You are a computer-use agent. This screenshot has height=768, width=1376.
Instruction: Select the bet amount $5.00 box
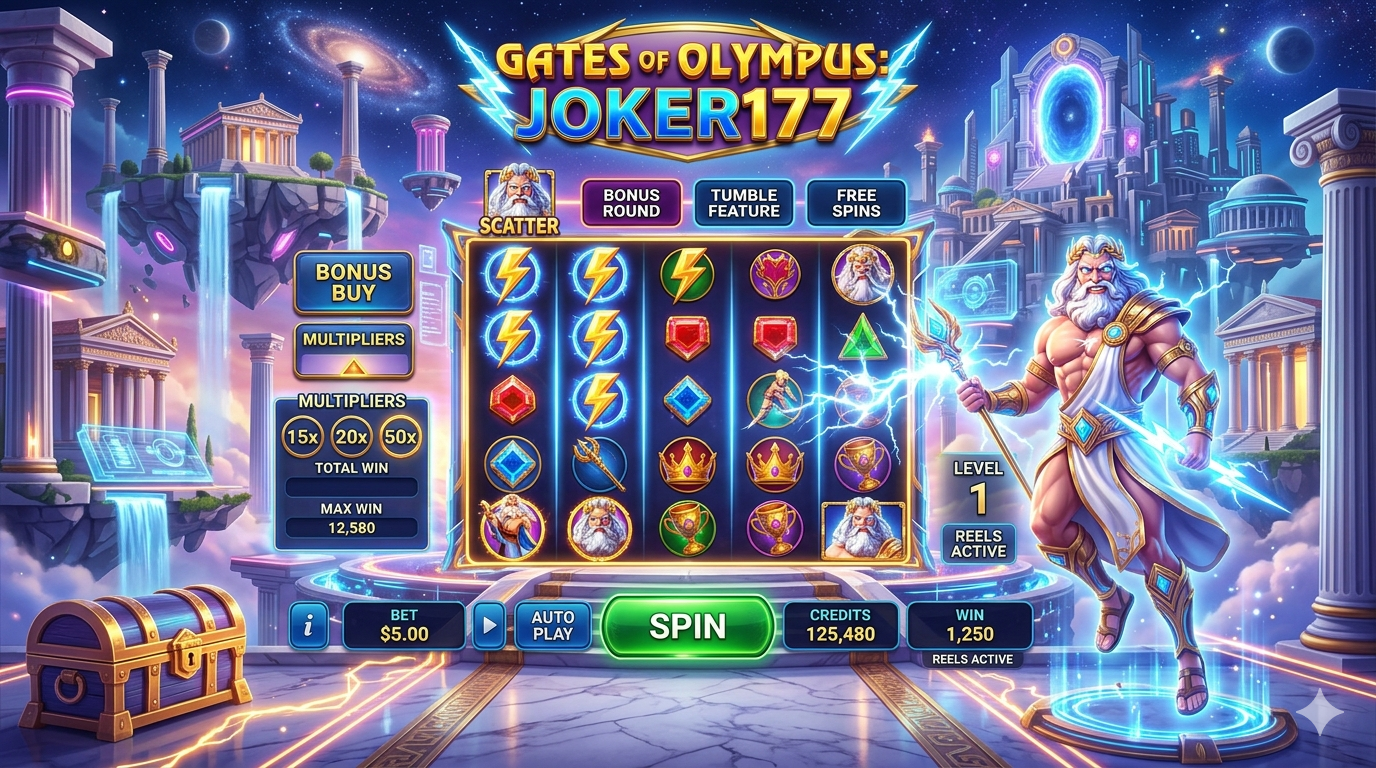point(404,626)
